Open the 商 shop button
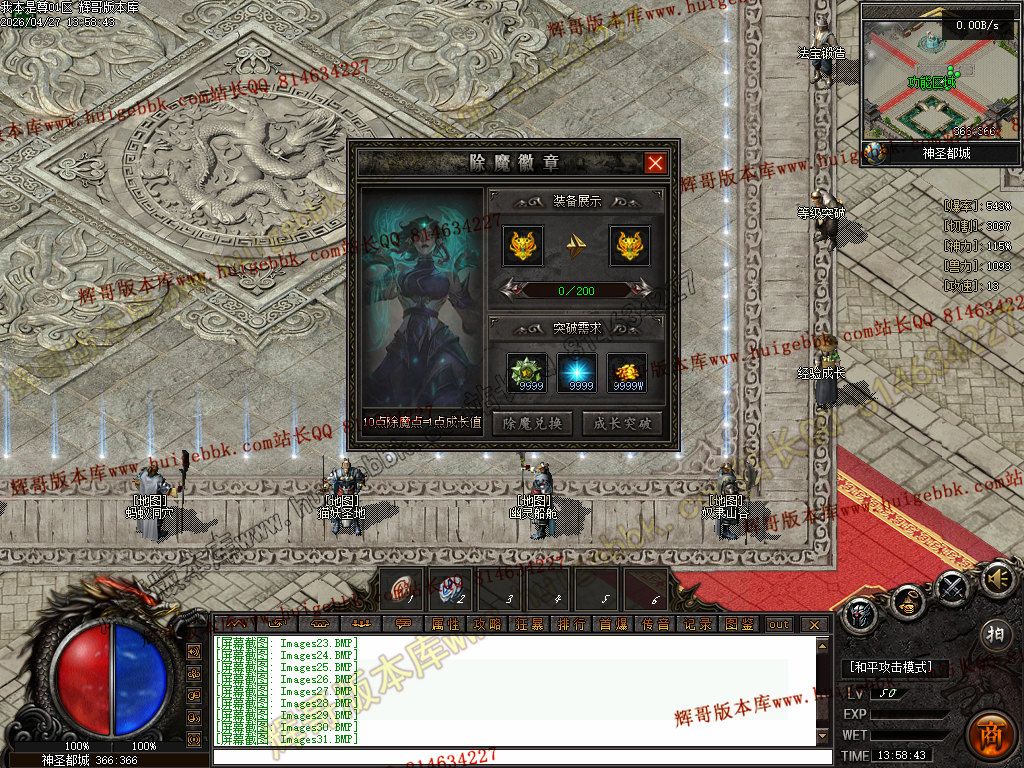 [x=990, y=735]
